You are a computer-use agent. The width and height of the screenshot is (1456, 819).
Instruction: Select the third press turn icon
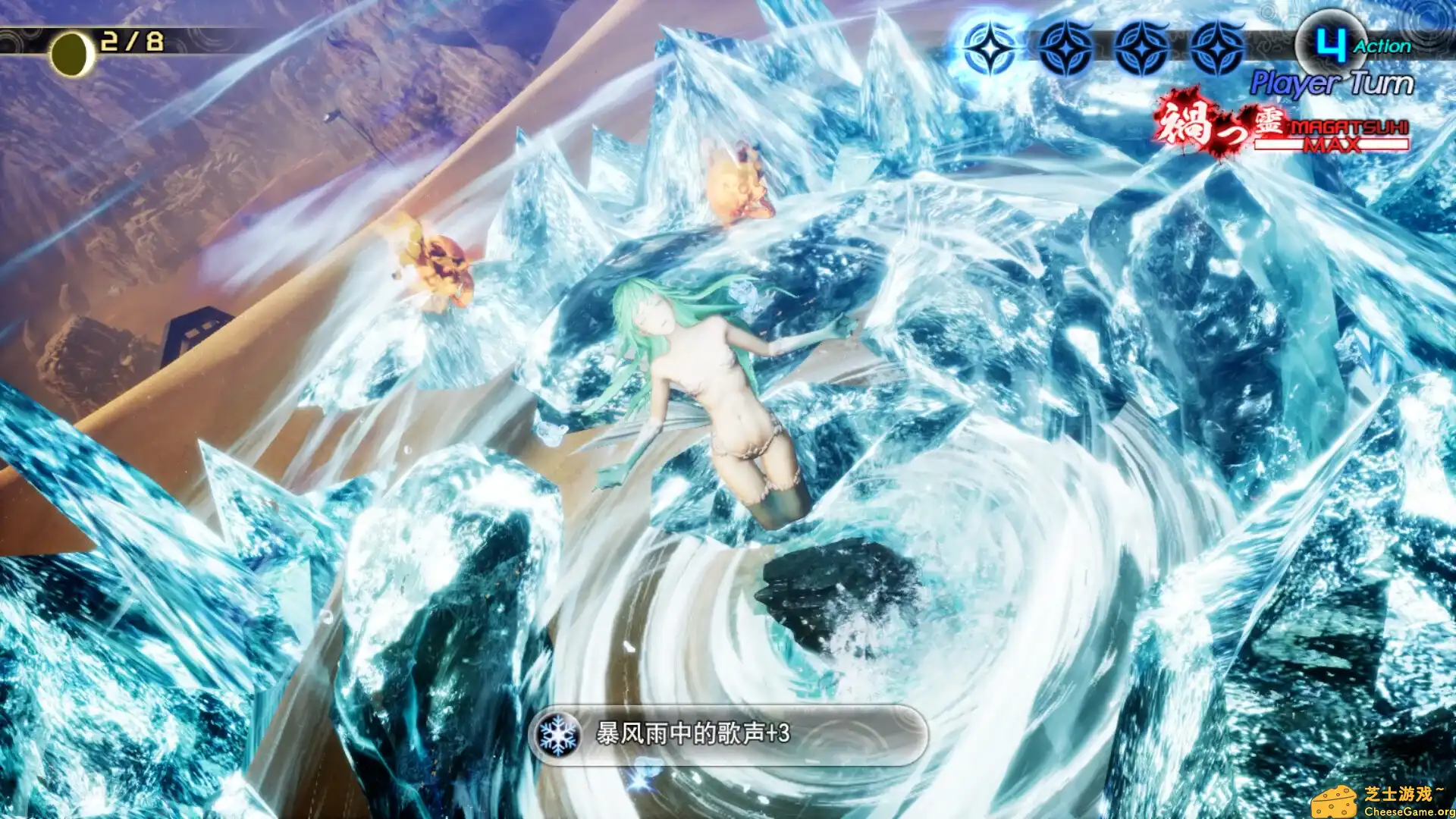pyautogui.click(x=1142, y=47)
